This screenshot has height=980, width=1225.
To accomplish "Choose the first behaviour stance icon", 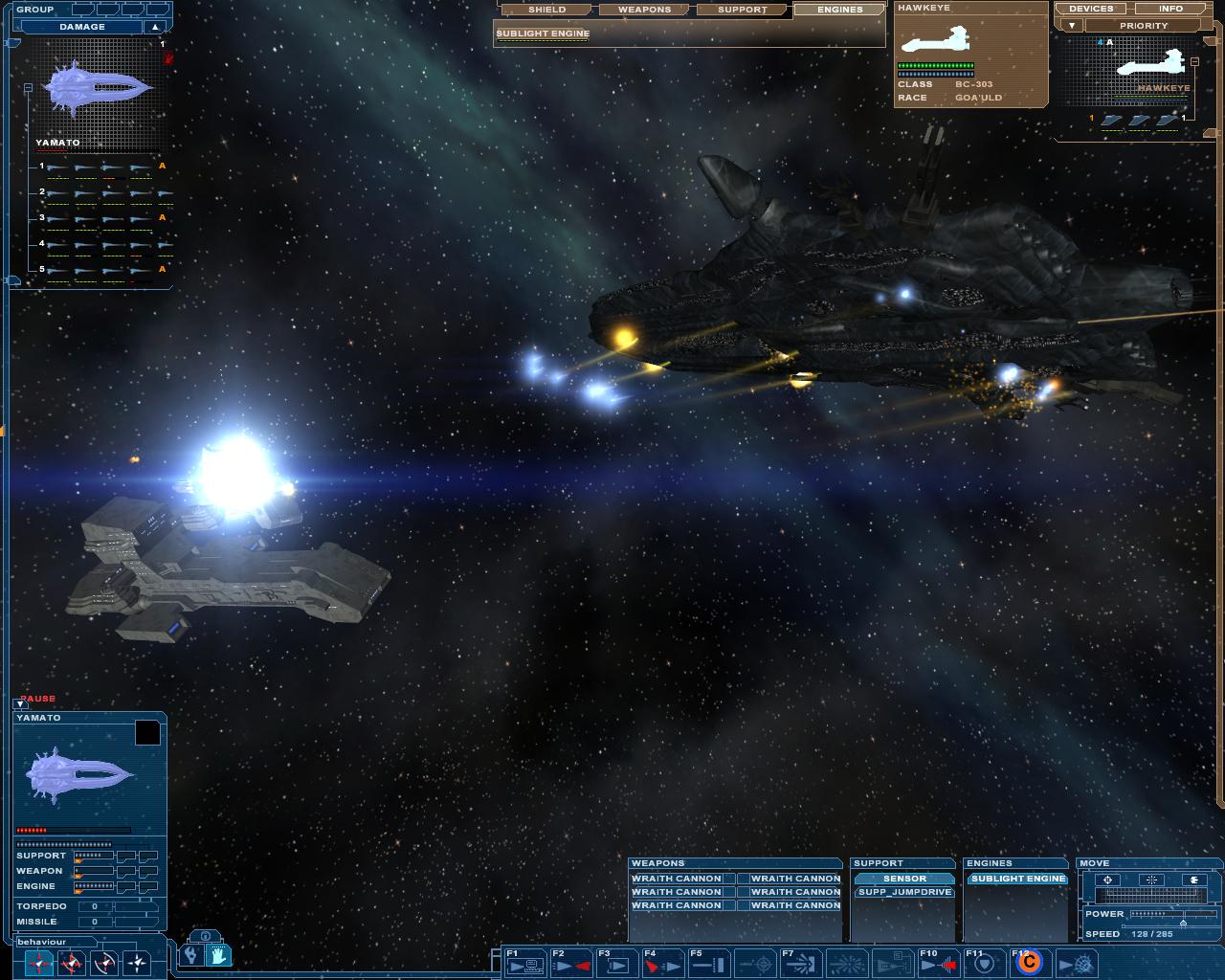I will point(38,963).
